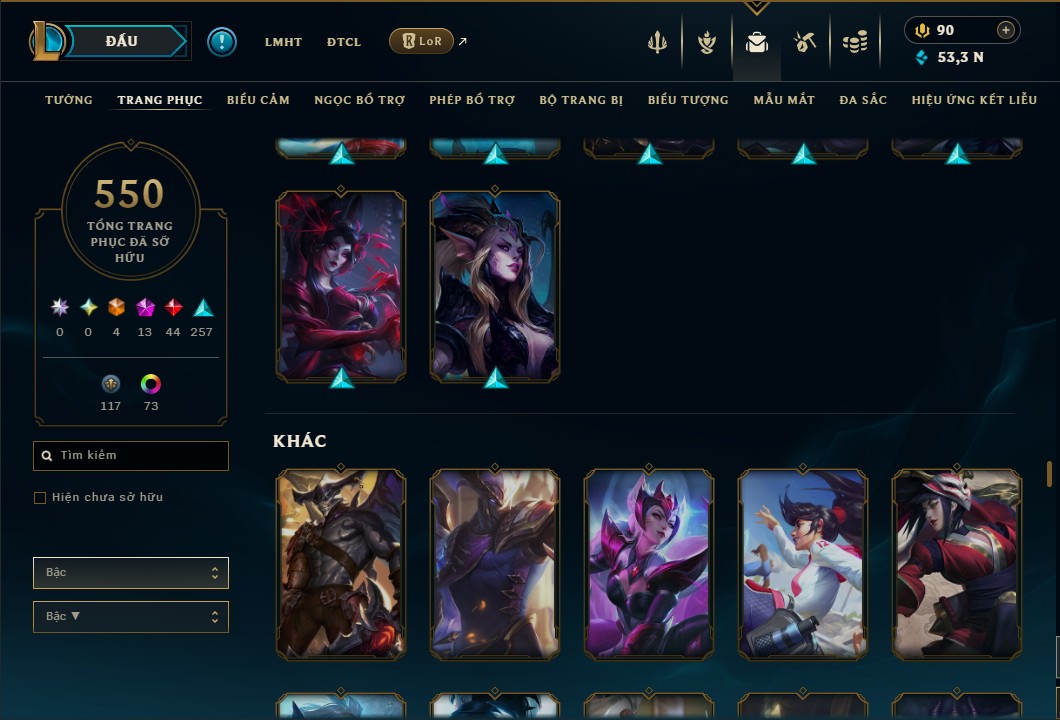Open the LMHT section
The width and height of the screenshot is (1060, 720).
point(283,42)
